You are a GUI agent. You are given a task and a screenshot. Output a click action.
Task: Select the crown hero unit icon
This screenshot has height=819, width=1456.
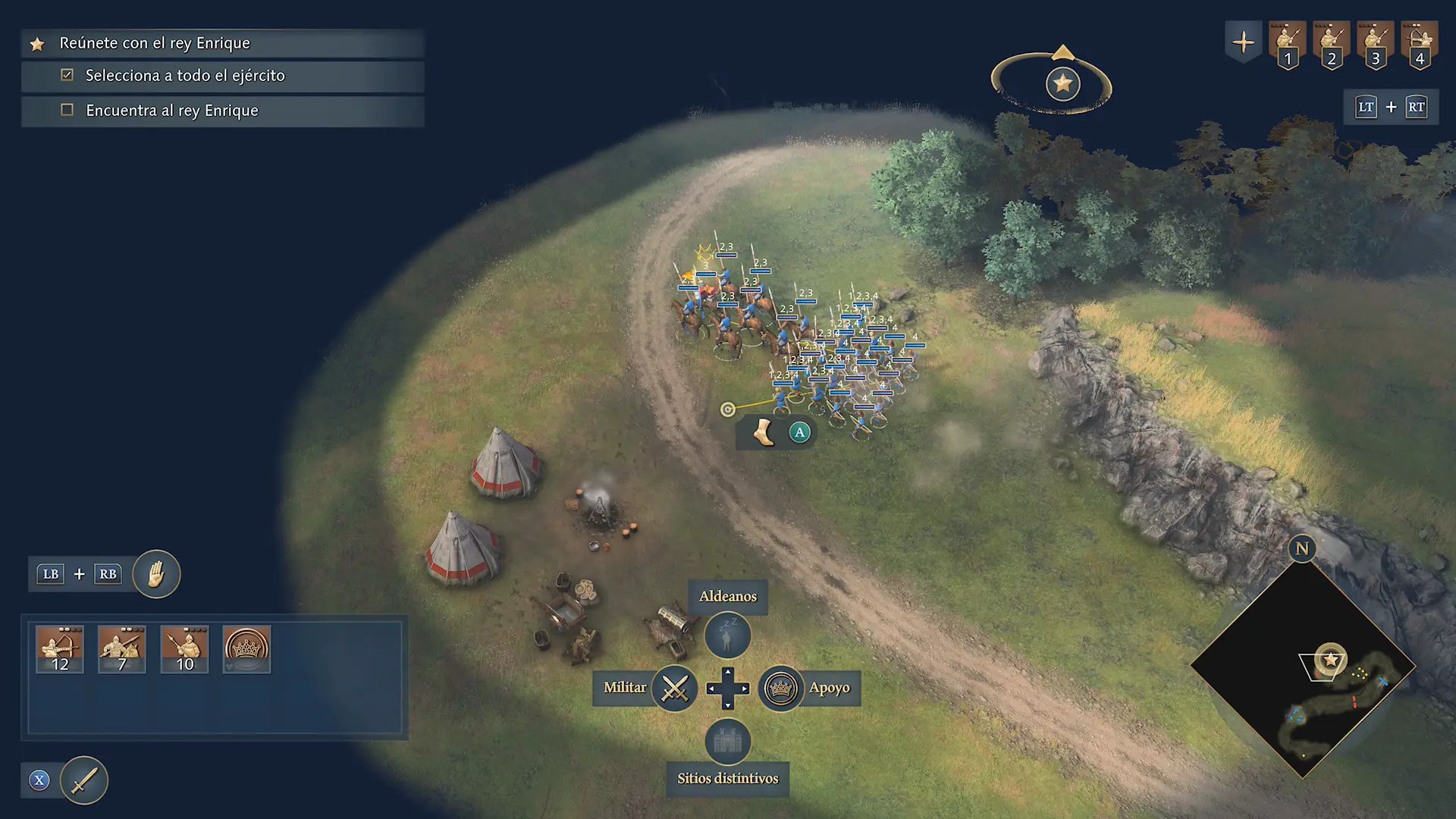pos(246,649)
